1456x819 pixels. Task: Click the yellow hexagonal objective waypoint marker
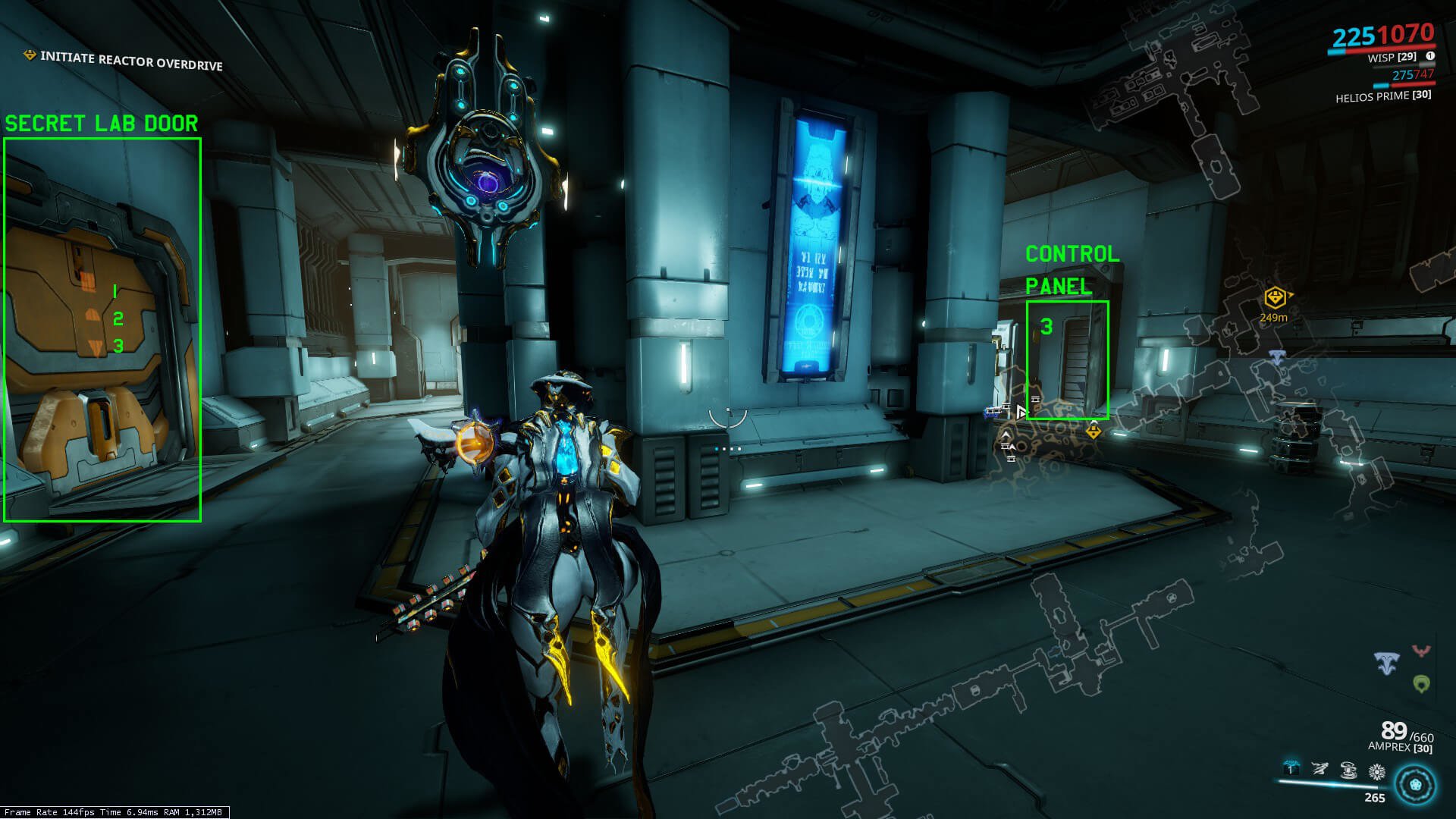pyautogui.click(x=1275, y=297)
